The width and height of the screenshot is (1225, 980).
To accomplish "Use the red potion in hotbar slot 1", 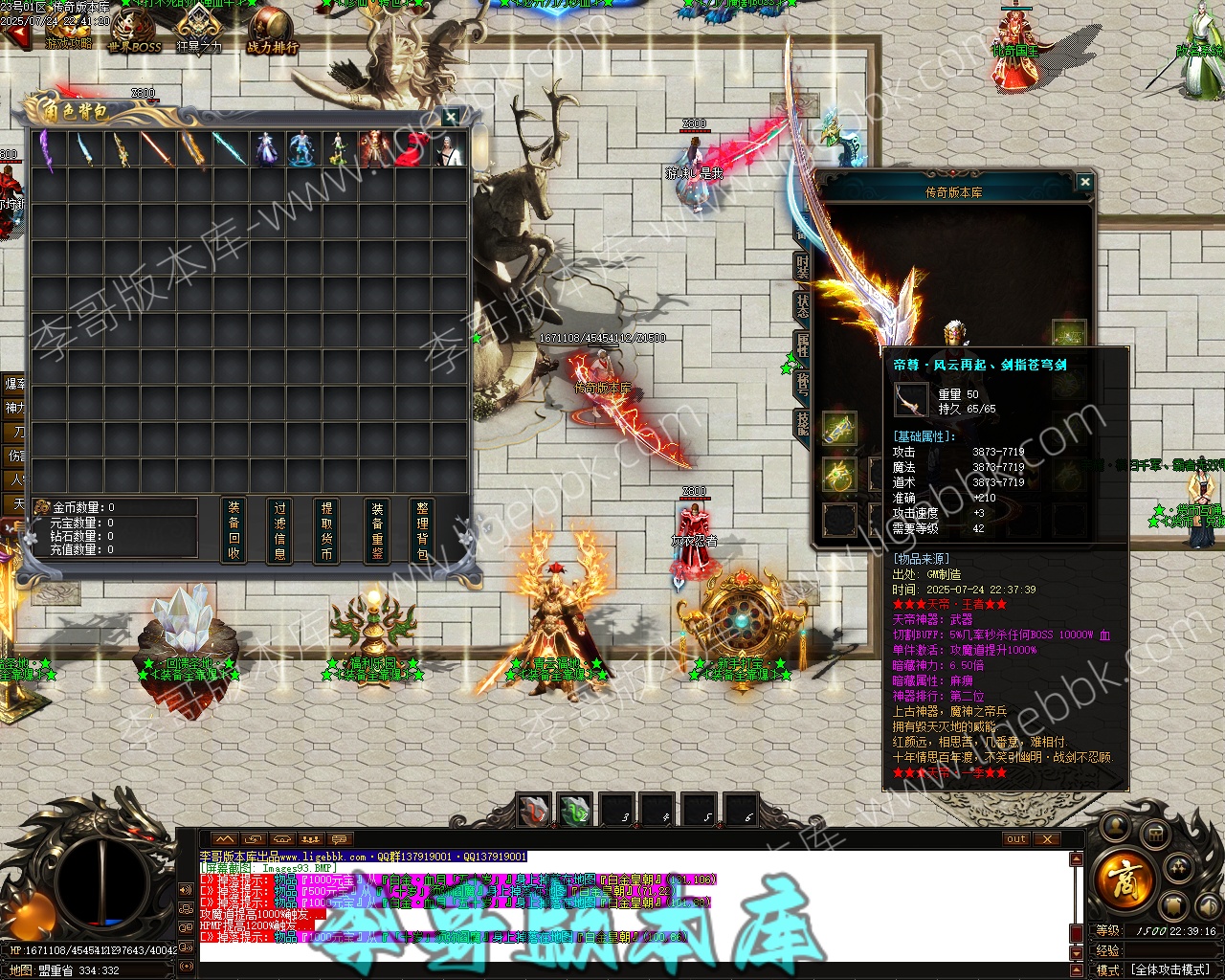I will pos(534,811).
